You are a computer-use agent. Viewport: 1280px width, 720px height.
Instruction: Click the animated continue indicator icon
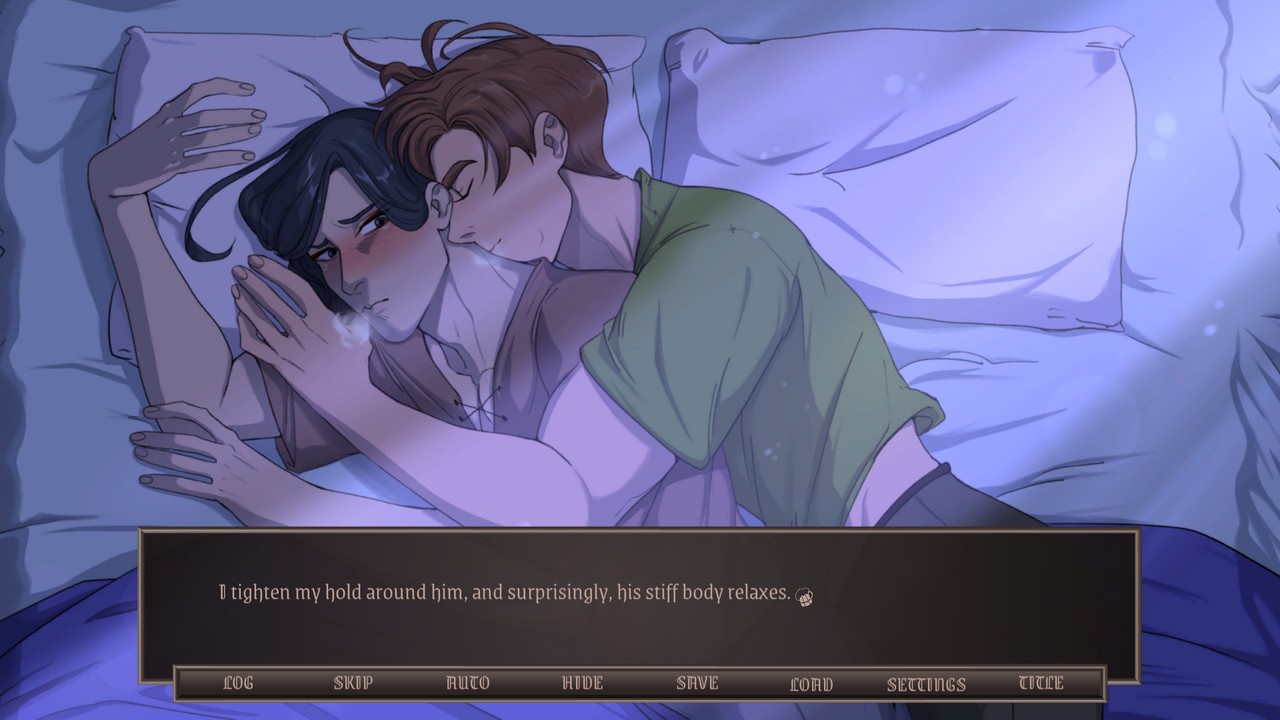coord(804,594)
